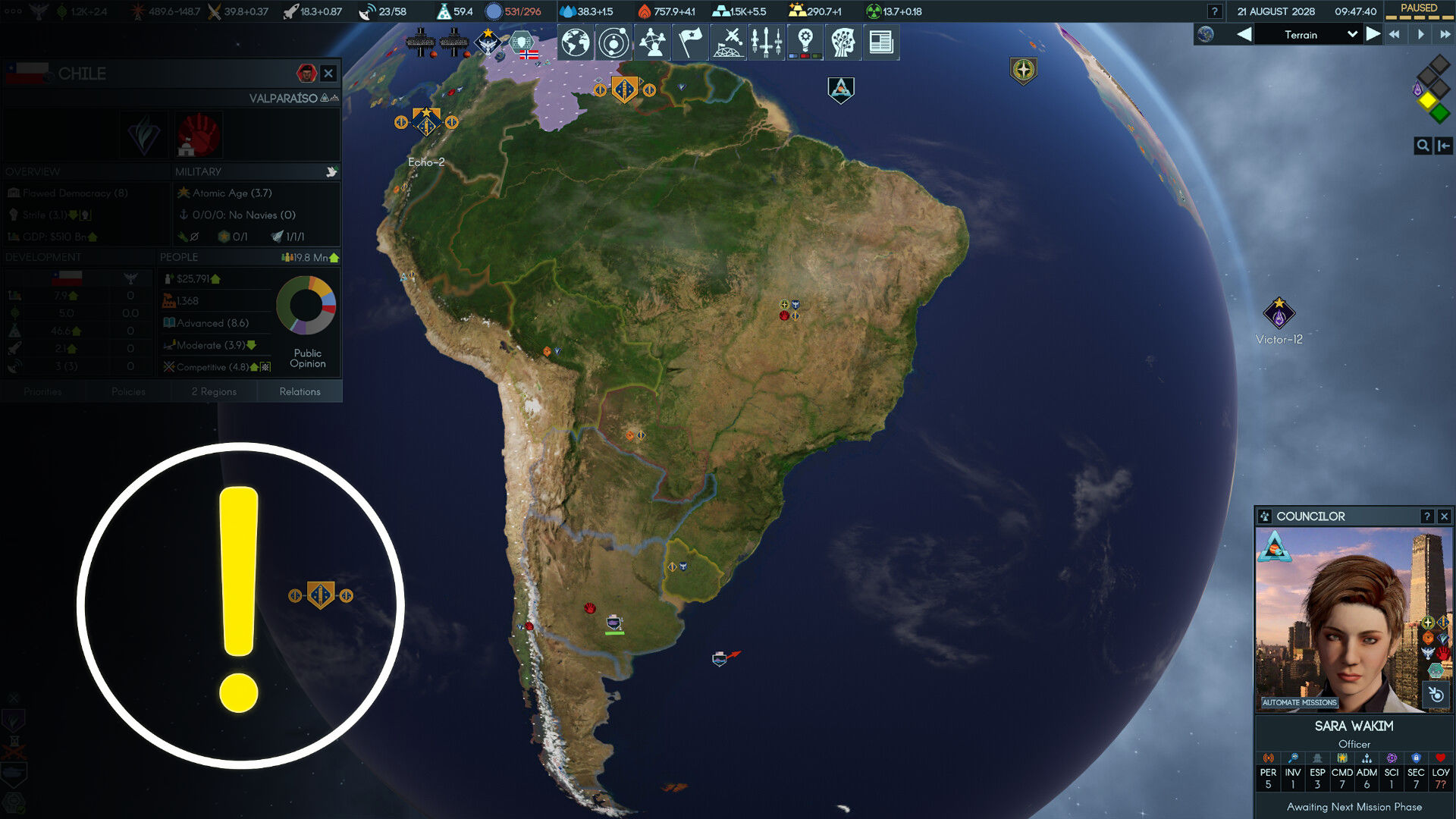Click the left arrow beside Terrain selector
This screenshot has height=819, width=1456.
(1245, 34)
